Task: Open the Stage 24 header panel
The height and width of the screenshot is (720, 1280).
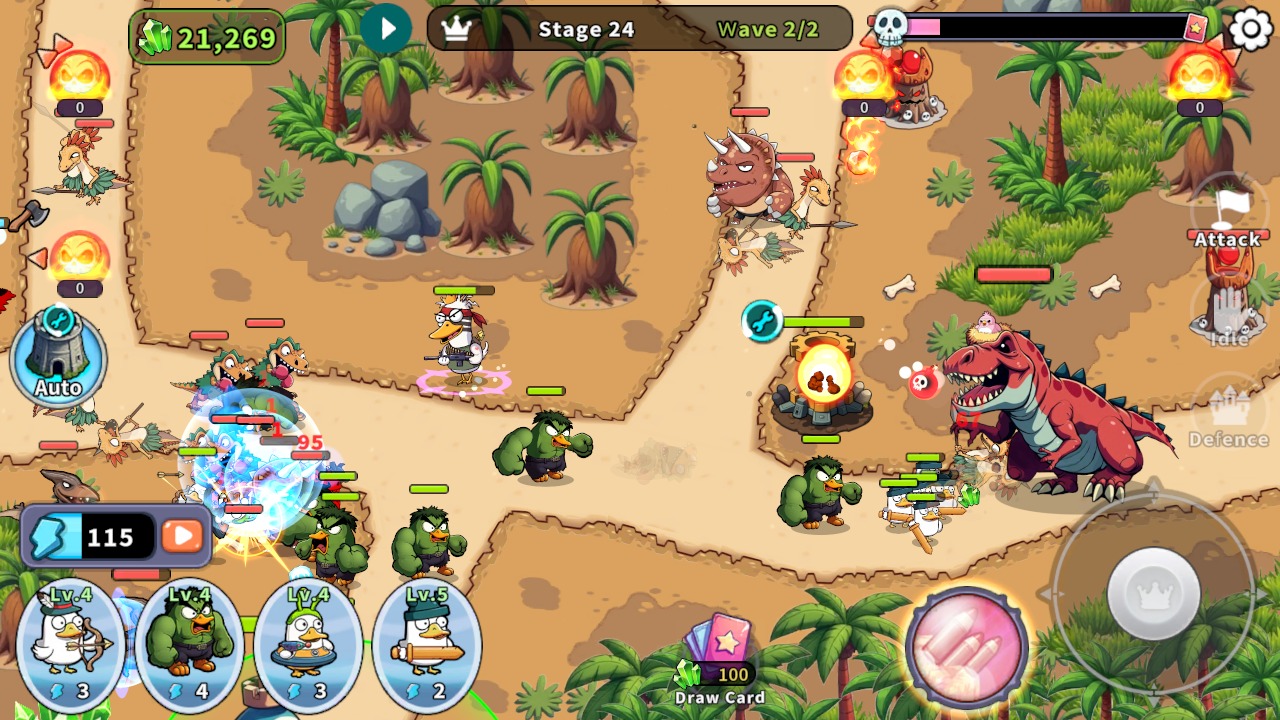Action: coord(586,29)
